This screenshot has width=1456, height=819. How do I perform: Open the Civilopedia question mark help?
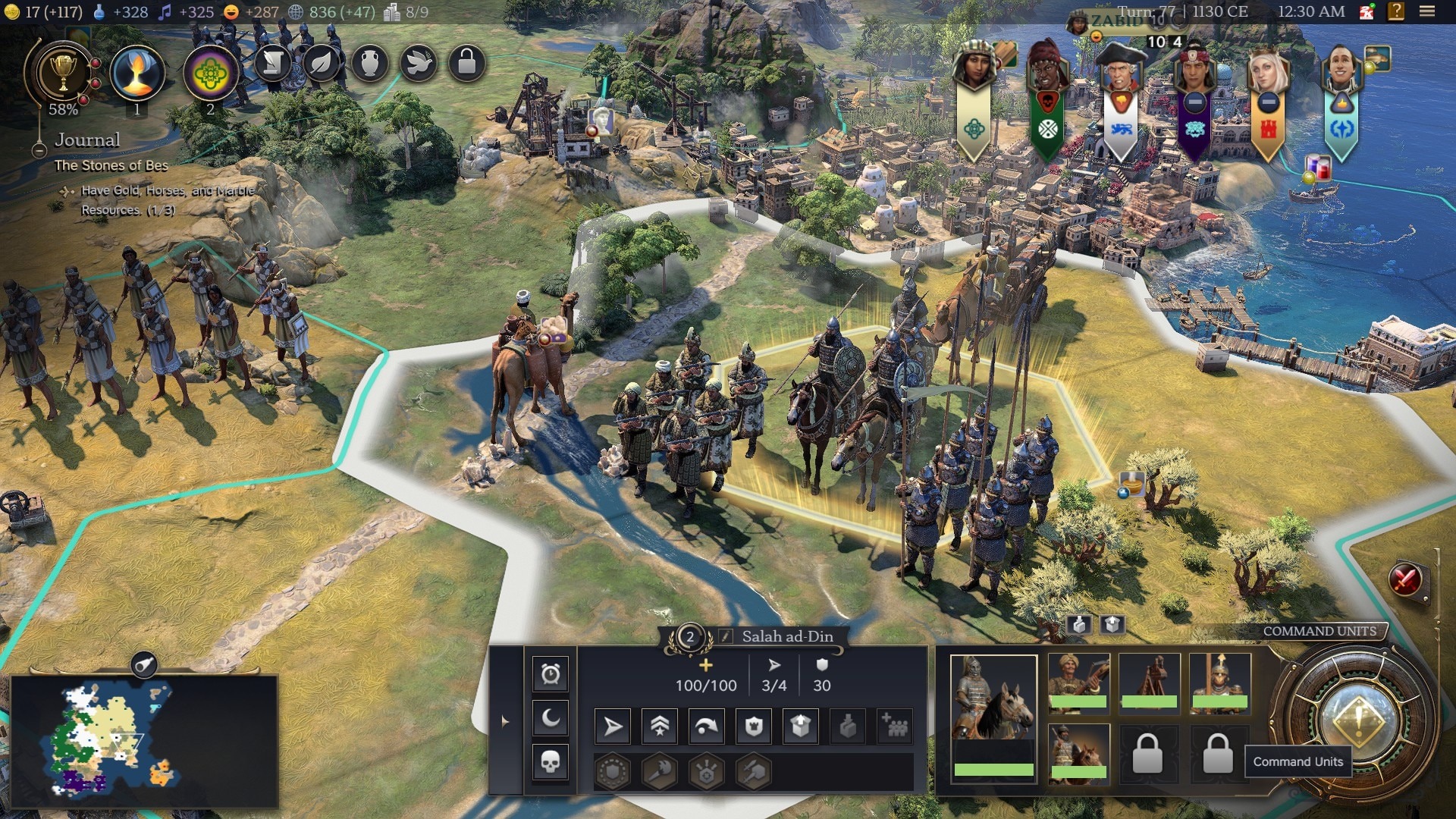(1396, 11)
